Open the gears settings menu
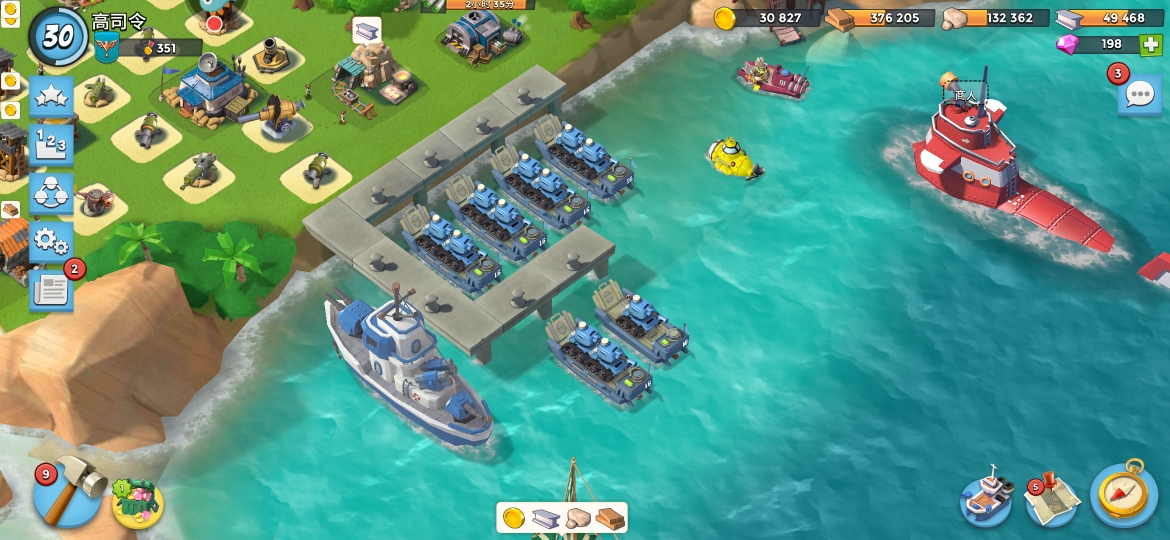Screen dimensions: 1170x540 pos(51,240)
